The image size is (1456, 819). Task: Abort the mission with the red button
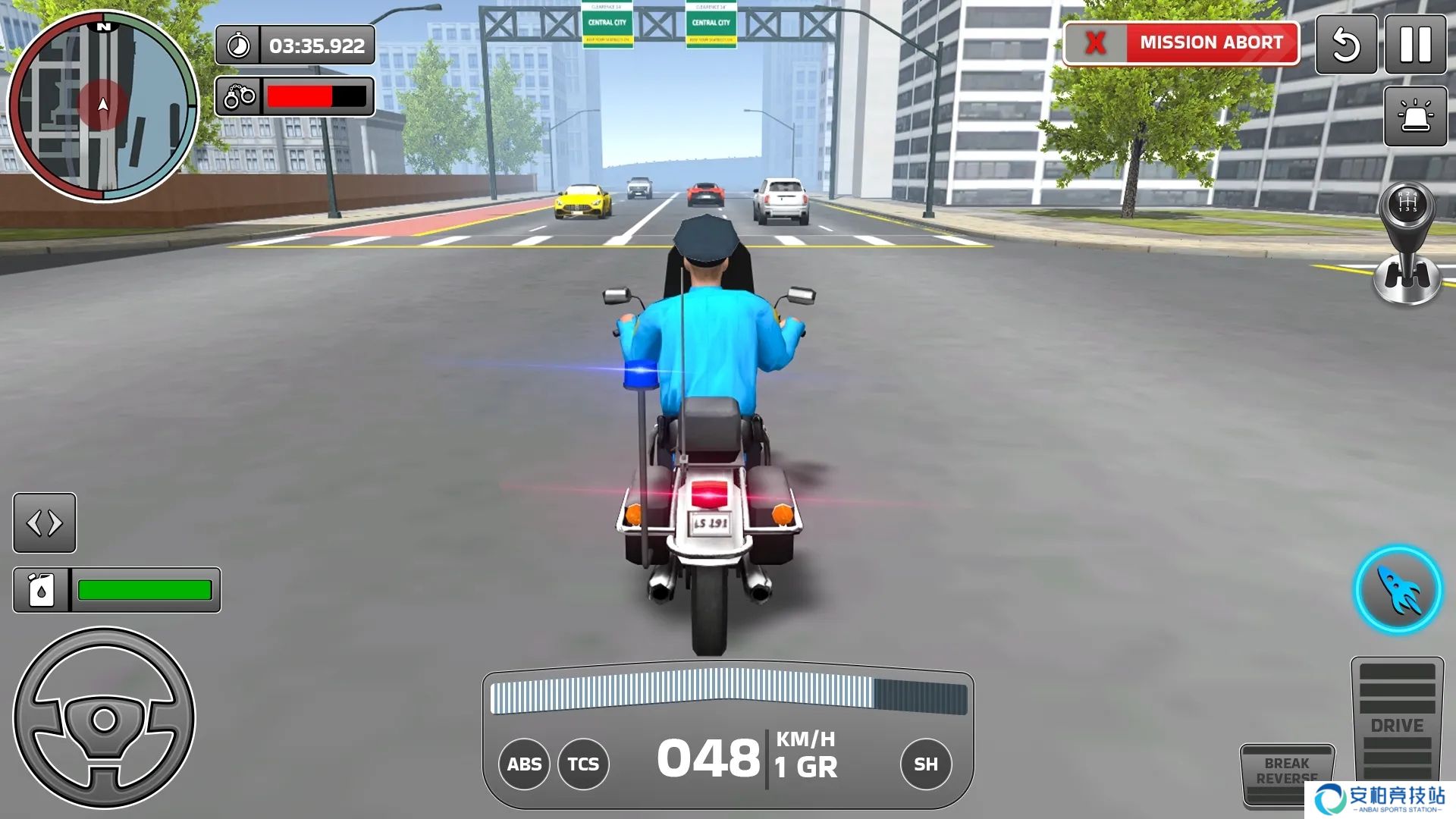click(x=1181, y=43)
